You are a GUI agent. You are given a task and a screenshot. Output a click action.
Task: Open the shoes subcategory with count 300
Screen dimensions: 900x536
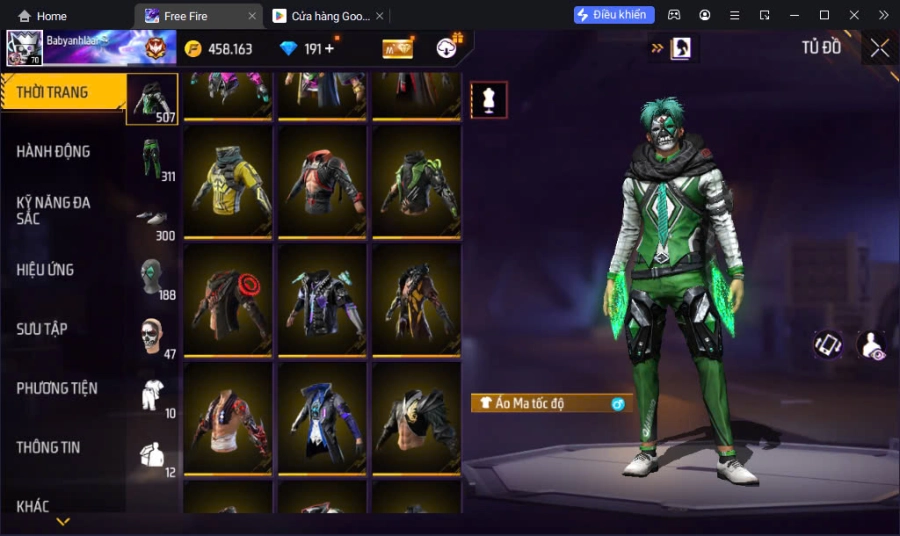click(152, 220)
